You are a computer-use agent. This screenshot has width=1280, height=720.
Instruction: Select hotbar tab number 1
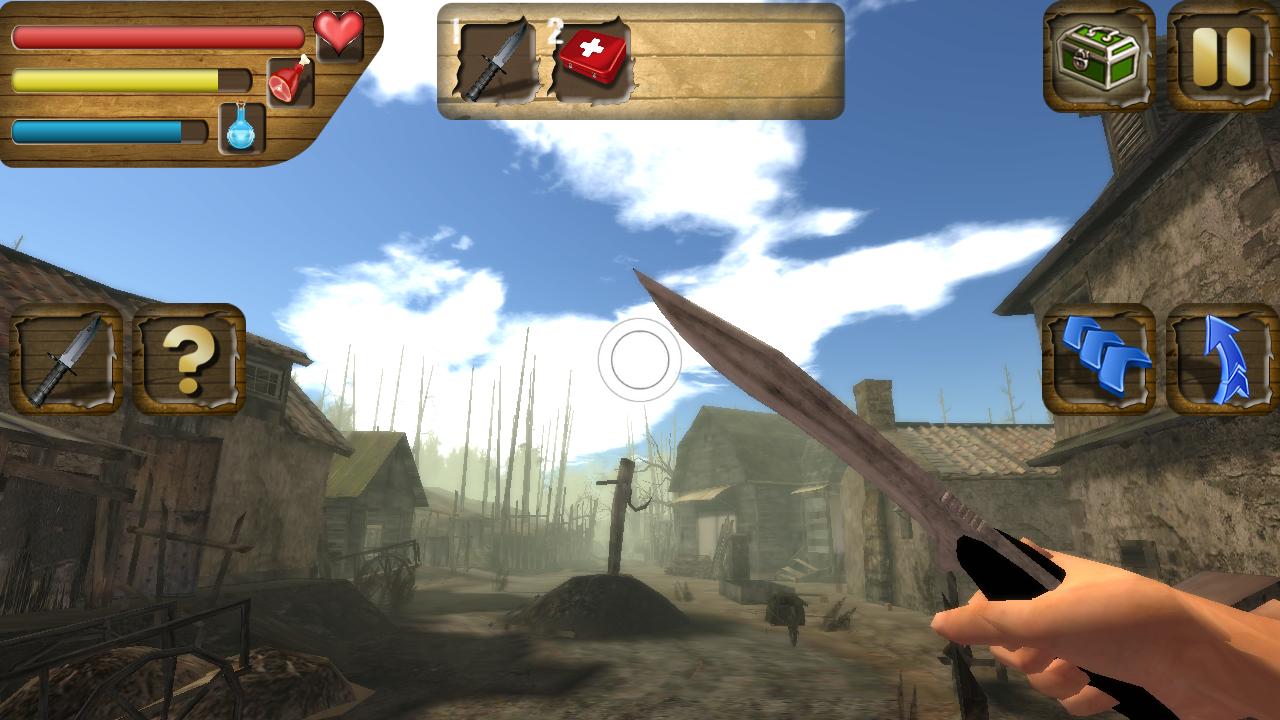(x=455, y=30)
